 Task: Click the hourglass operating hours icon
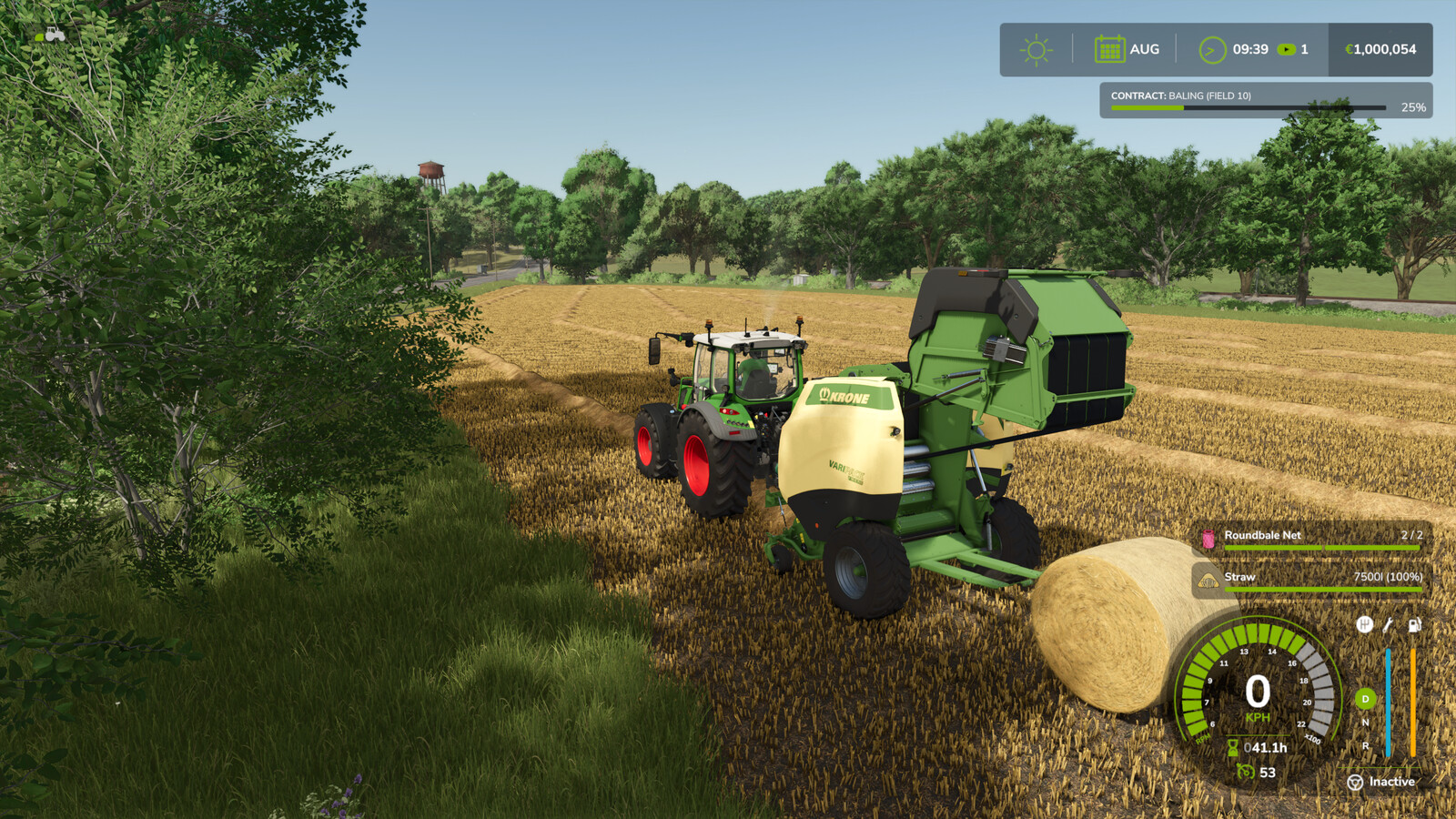click(1232, 748)
